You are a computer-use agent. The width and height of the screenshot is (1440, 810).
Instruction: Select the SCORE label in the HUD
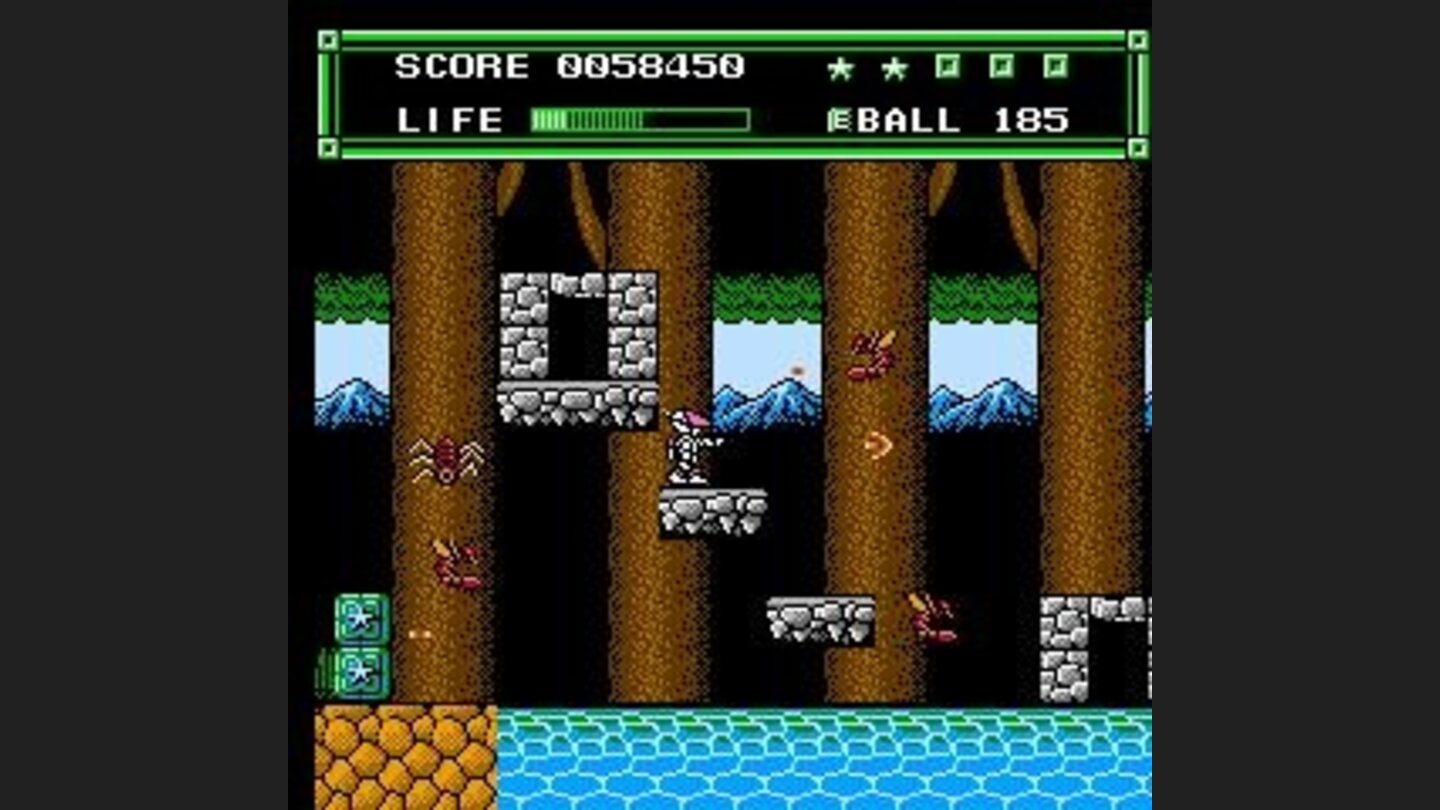pos(460,65)
